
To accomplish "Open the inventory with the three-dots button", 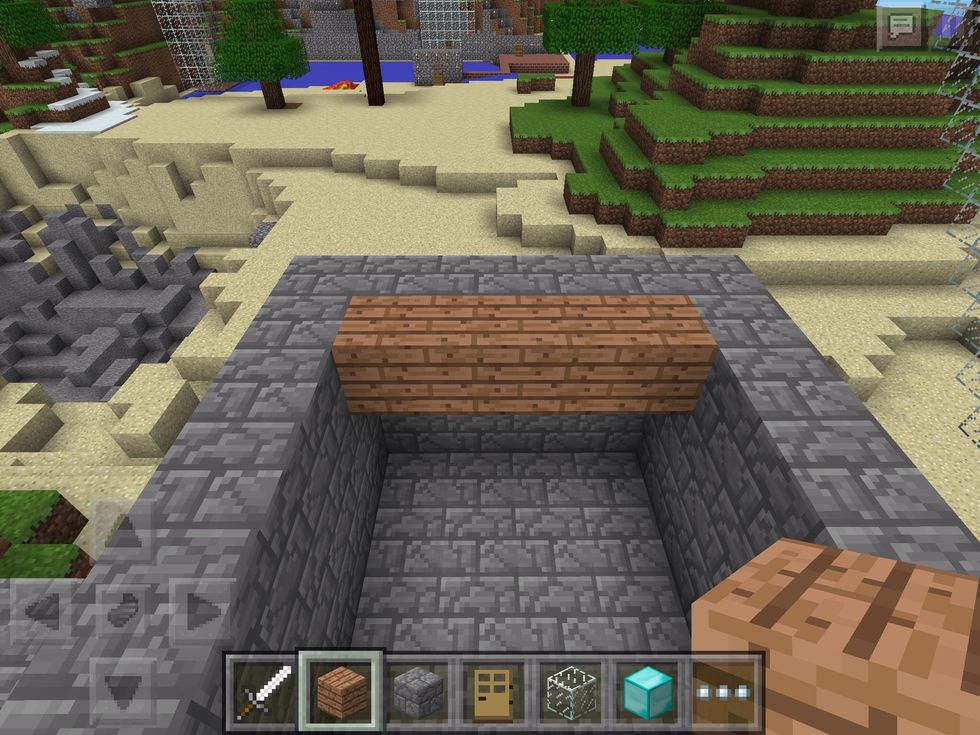I will pos(724,692).
